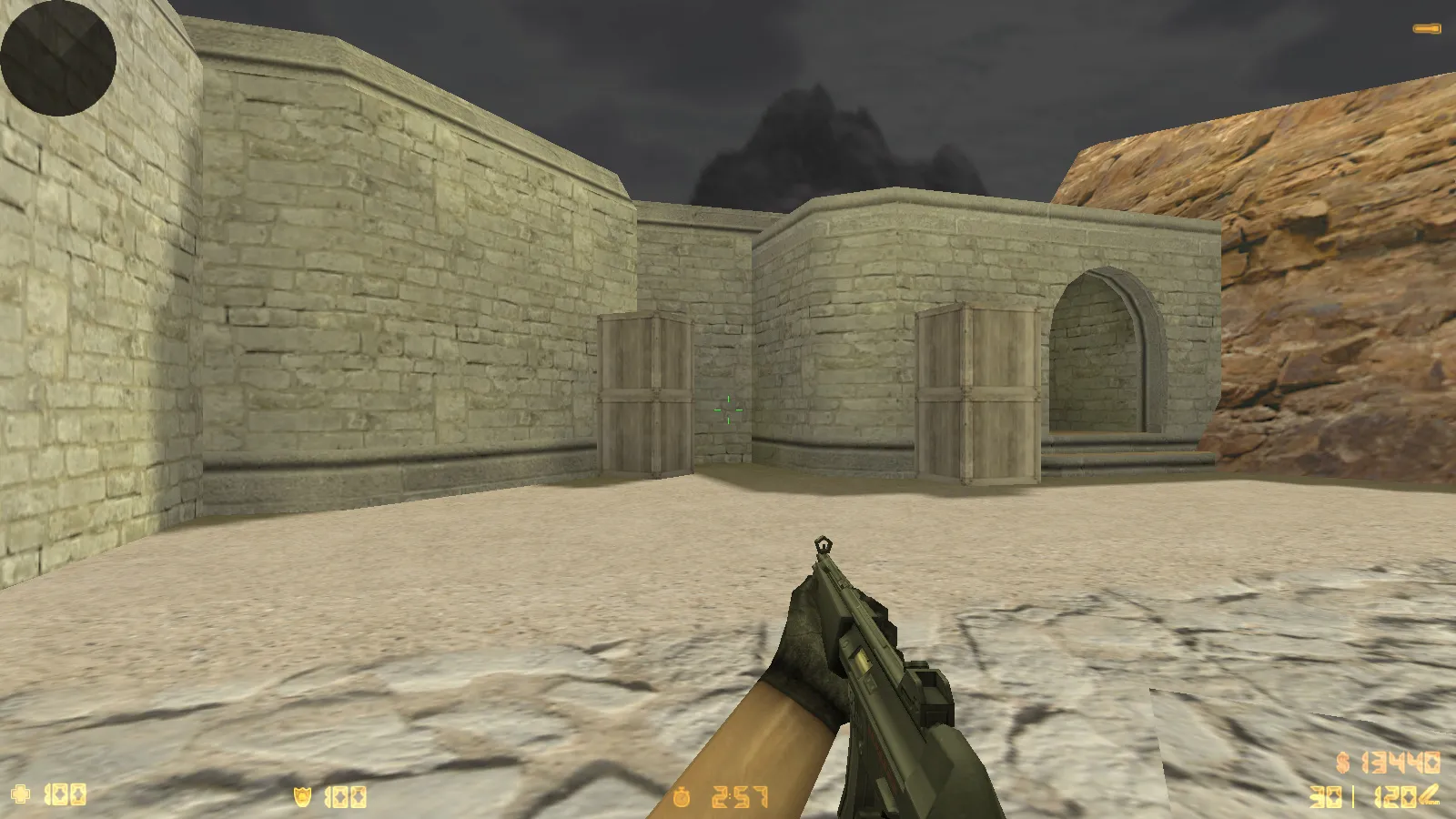This screenshot has width=1456, height=819.
Task: Click the health value showing 100
Action: pos(64,795)
